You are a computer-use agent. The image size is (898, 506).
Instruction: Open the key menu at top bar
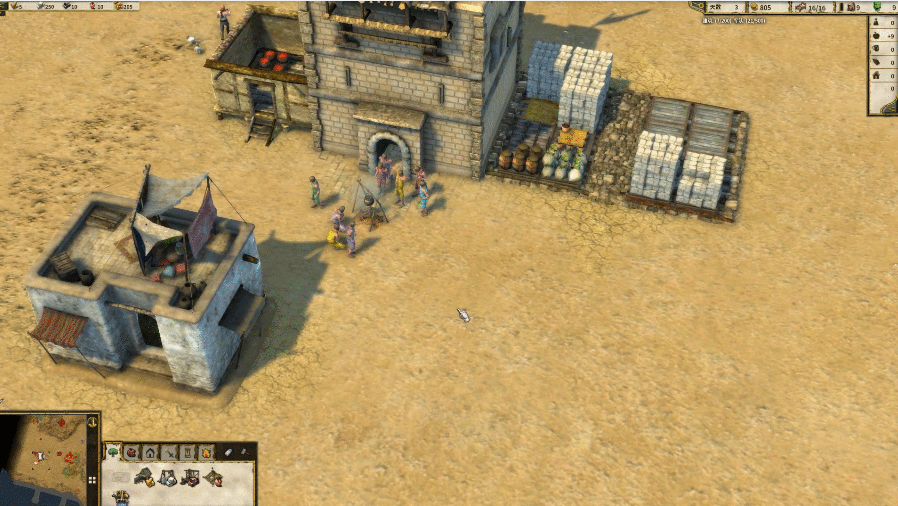click(701, 7)
